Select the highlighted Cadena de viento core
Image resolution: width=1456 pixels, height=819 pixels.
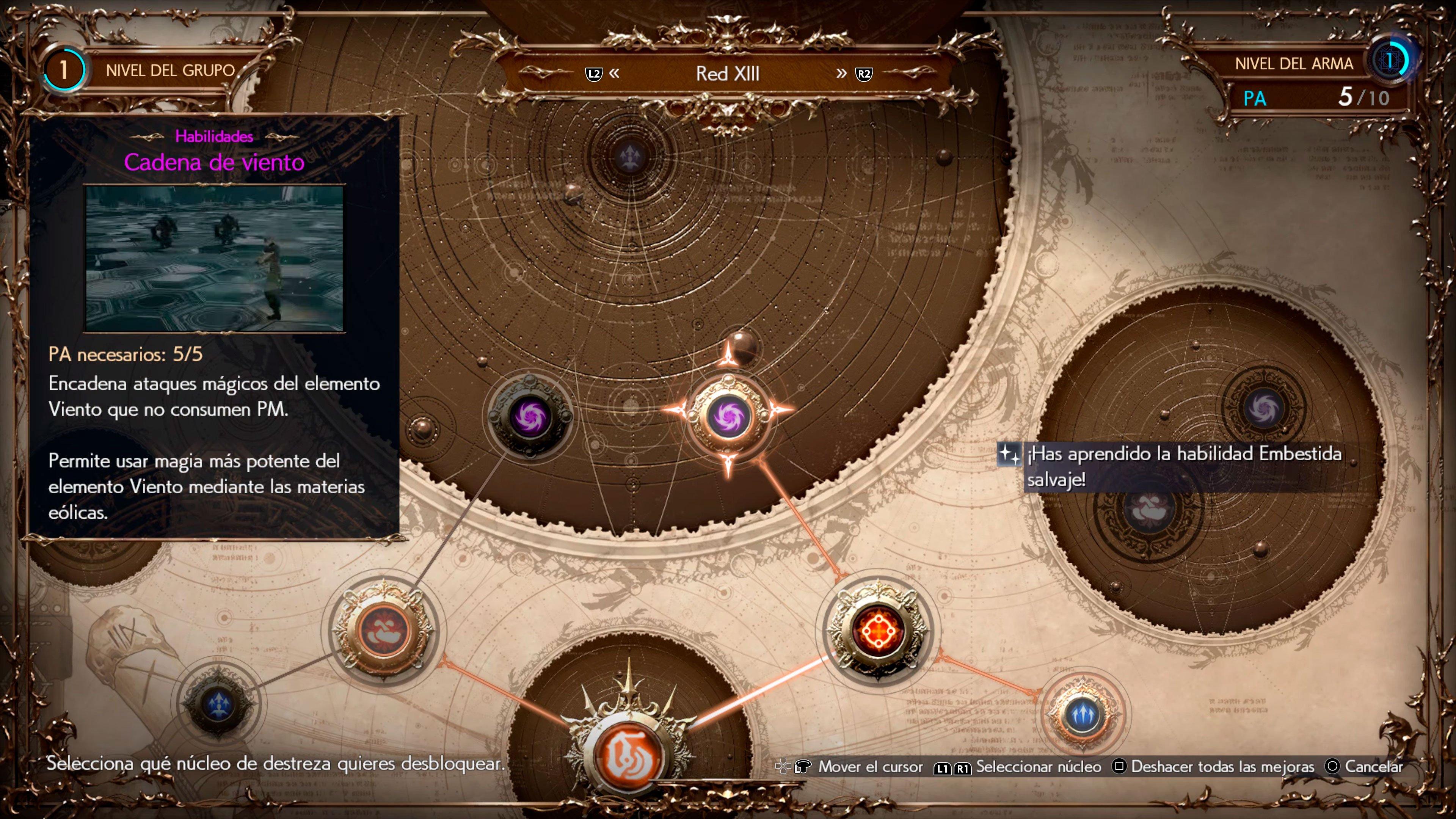click(728, 417)
